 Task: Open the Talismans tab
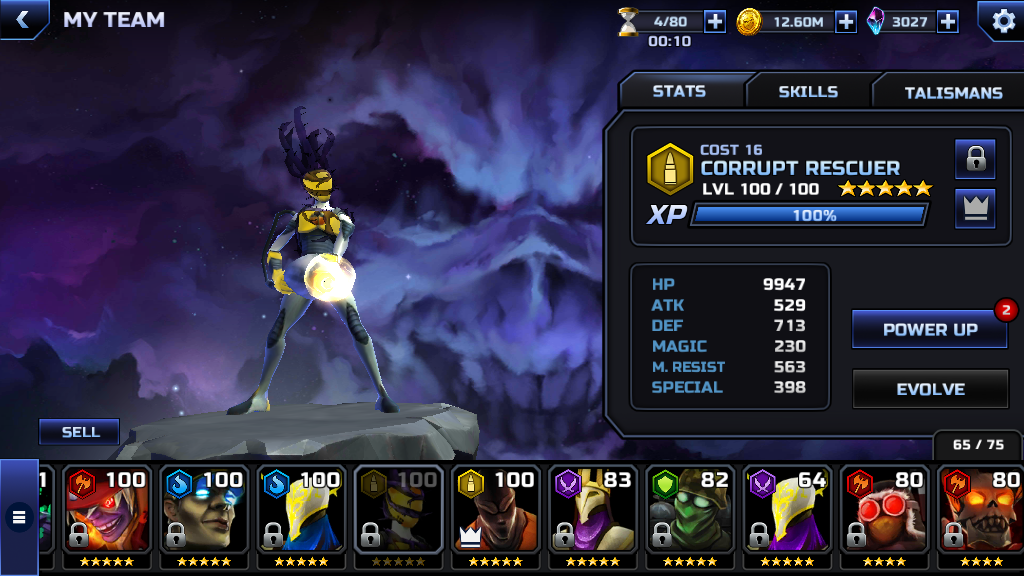(953, 93)
